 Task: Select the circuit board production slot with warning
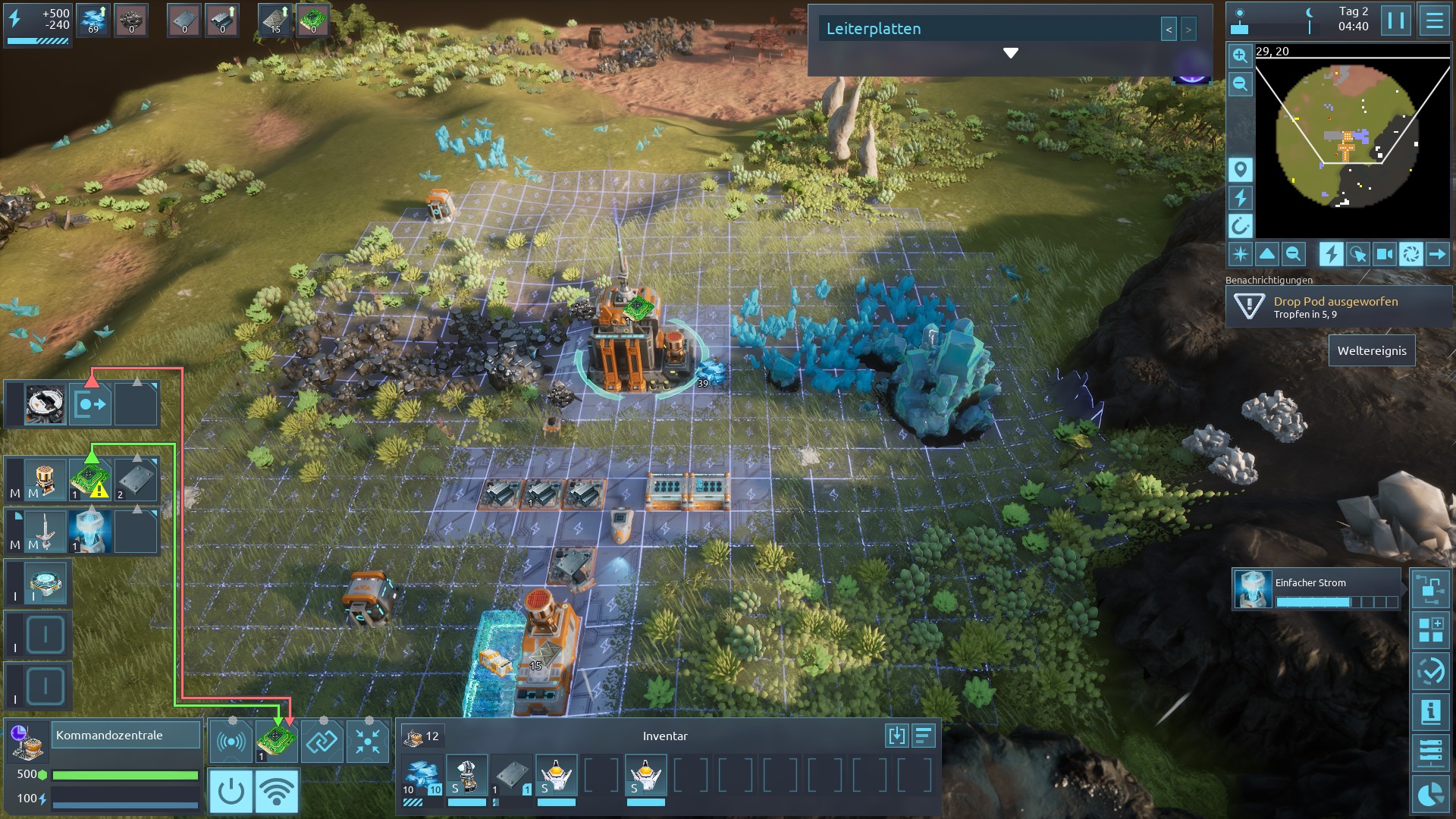click(x=90, y=480)
